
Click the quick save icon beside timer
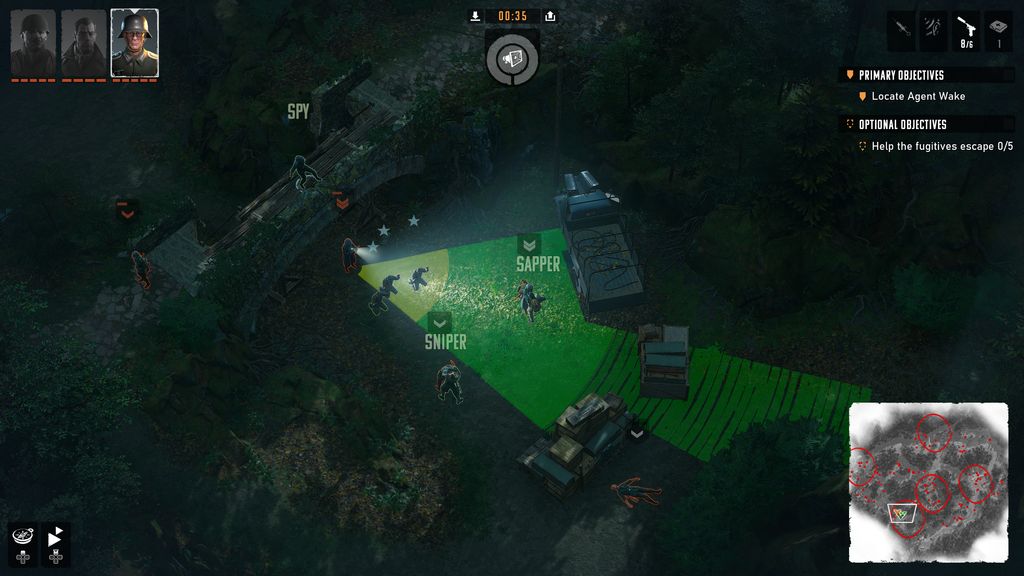click(475, 16)
